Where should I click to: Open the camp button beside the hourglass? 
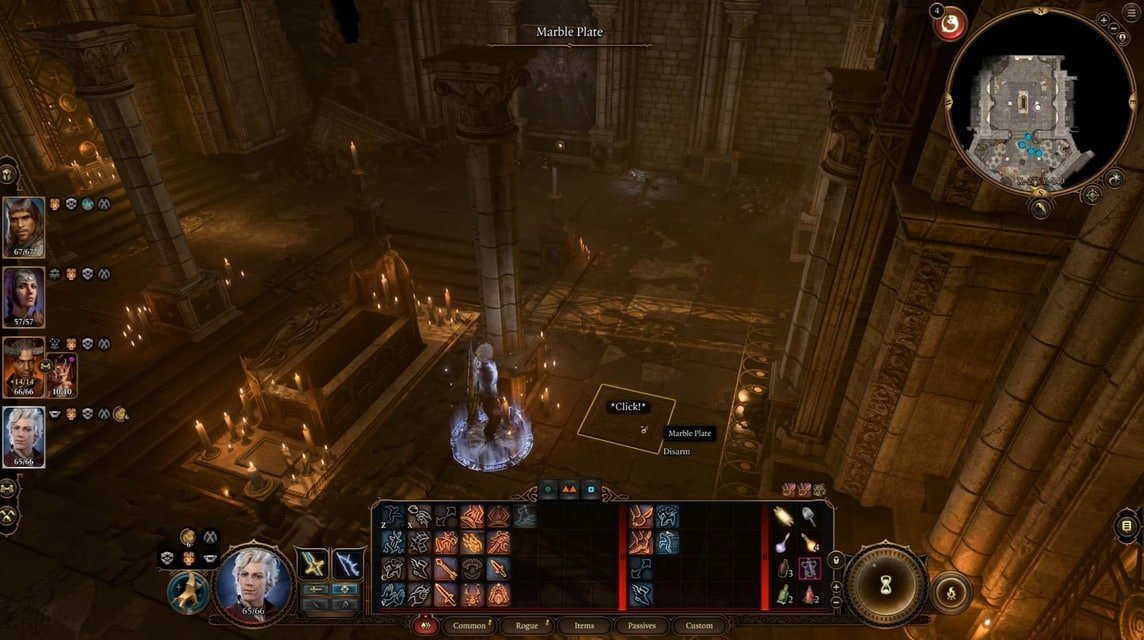[951, 594]
